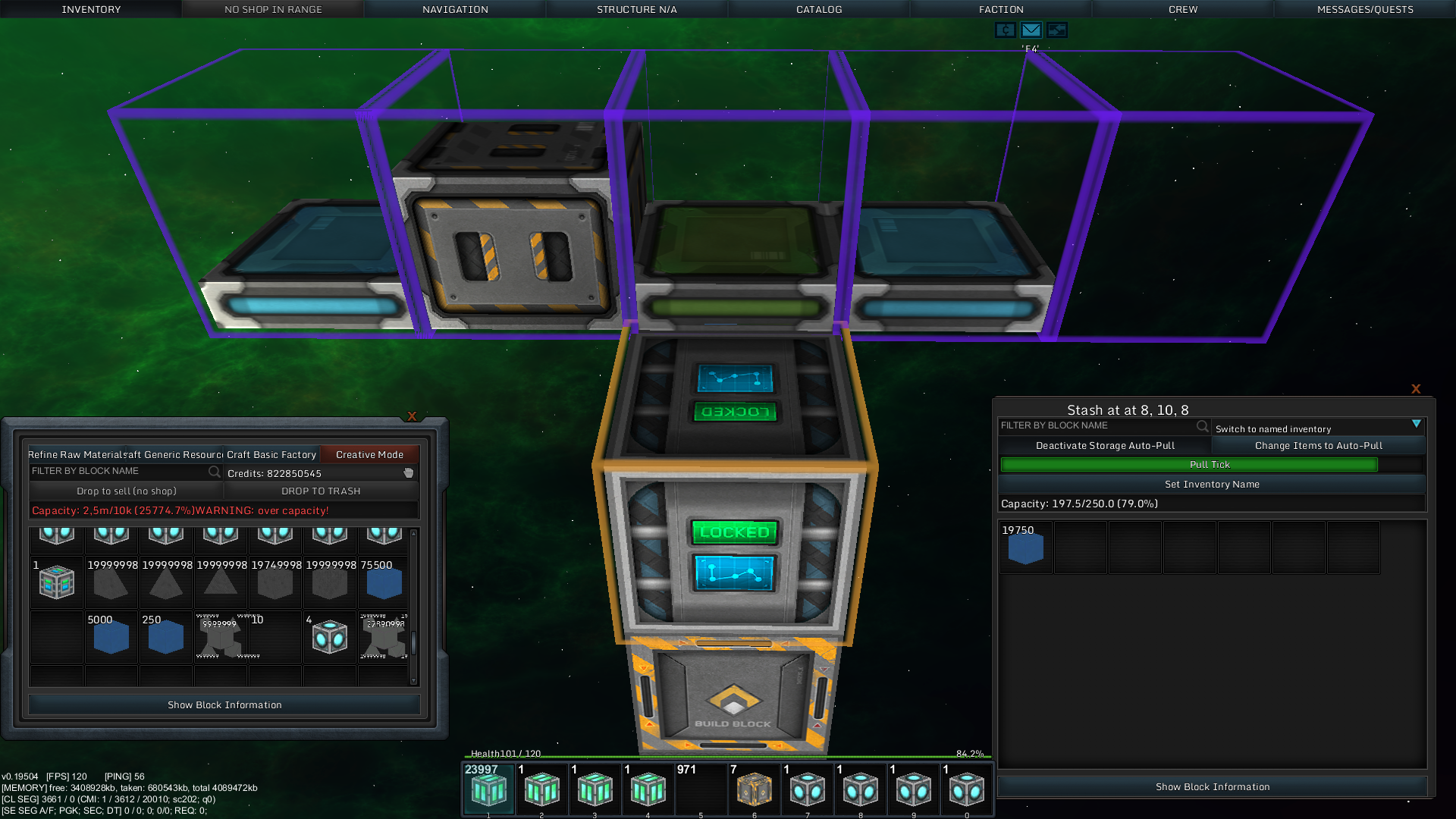Screen dimensions: 1456x819
Task: Open the Faction menu
Action: (1001, 9)
